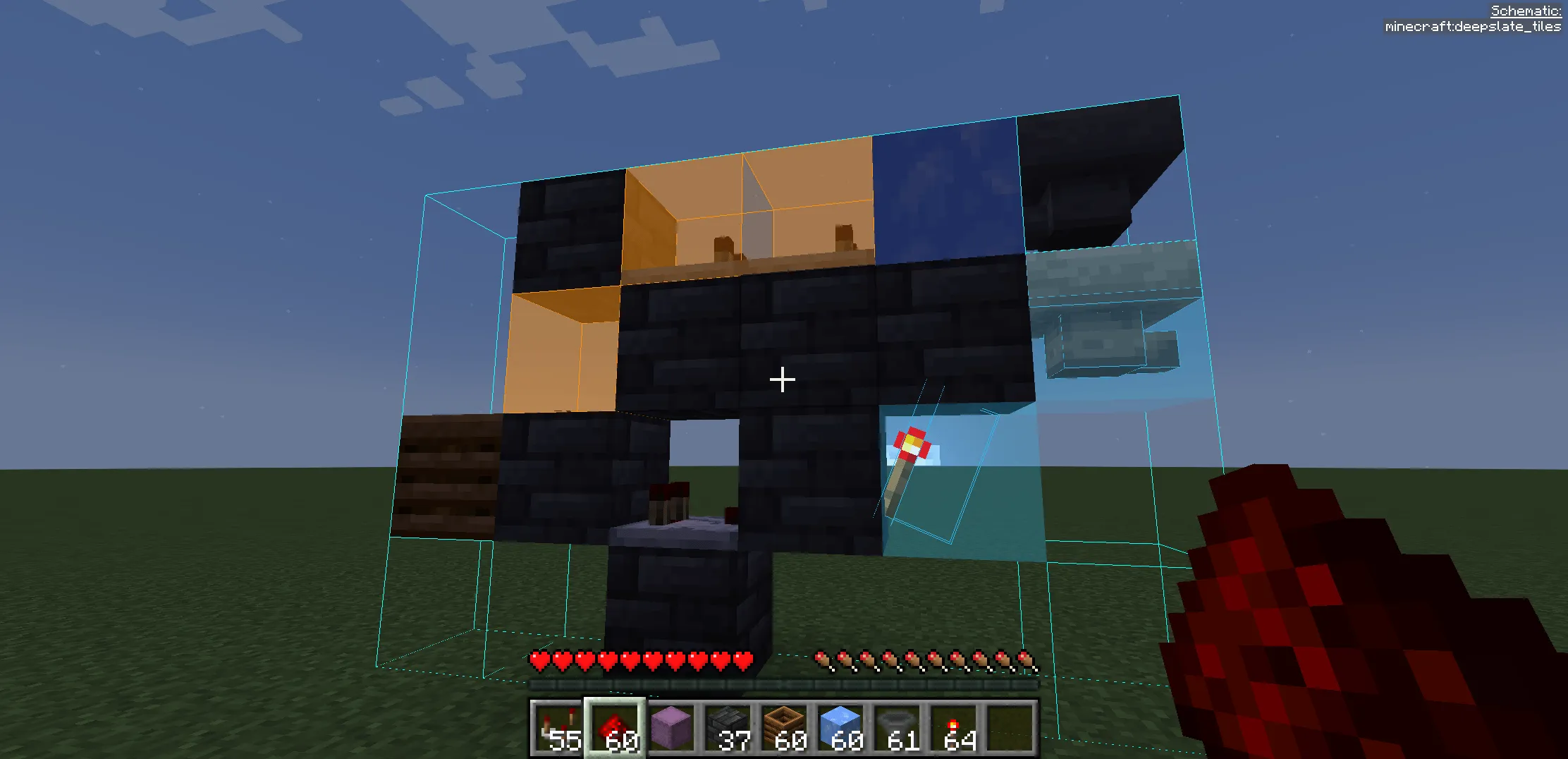Click the crosshair at screen center
The width and height of the screenshot is (1568, 759).
pos(782,379)
